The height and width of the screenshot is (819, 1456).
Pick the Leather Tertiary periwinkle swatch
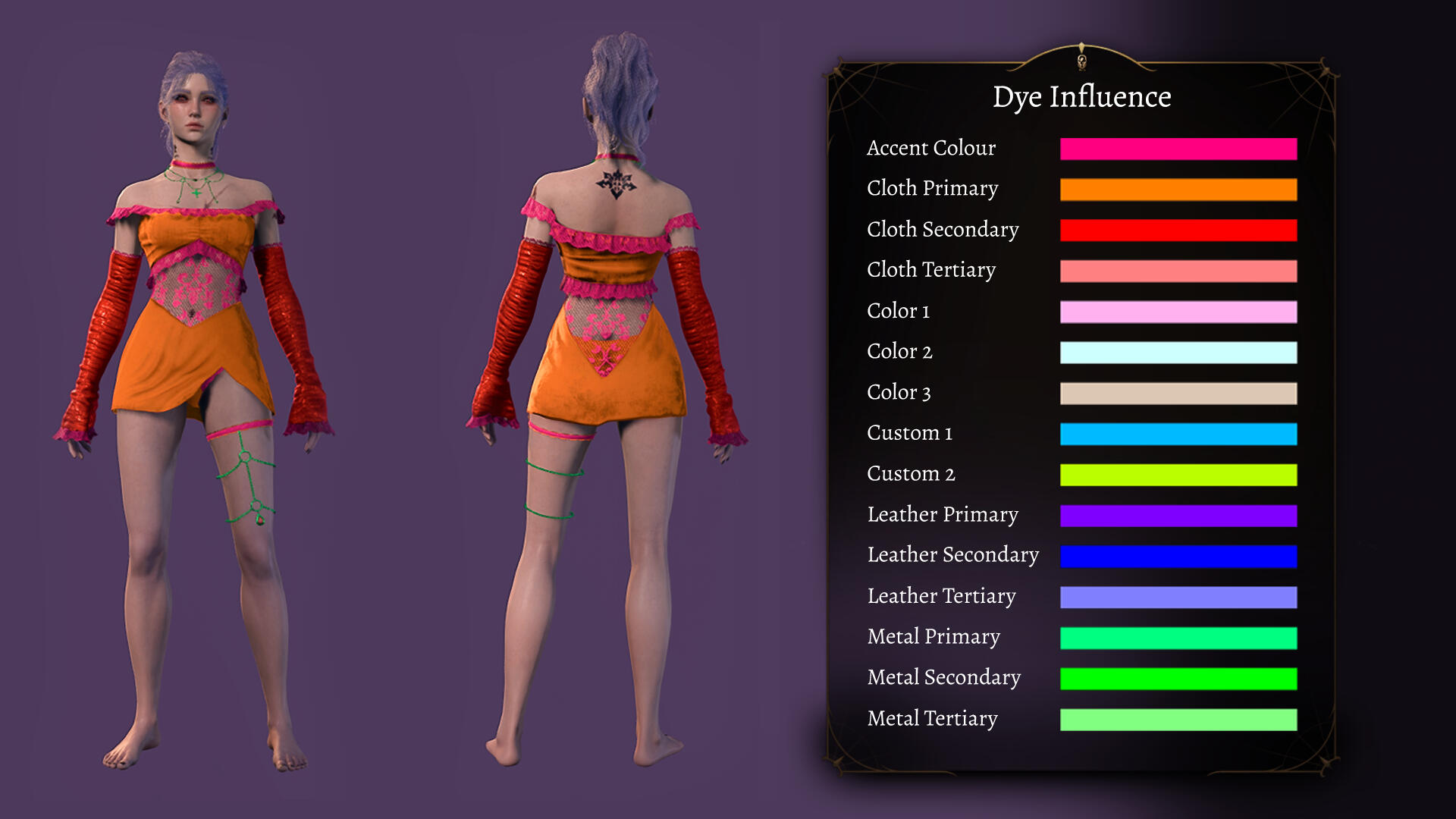click(x=1178, y=598)
